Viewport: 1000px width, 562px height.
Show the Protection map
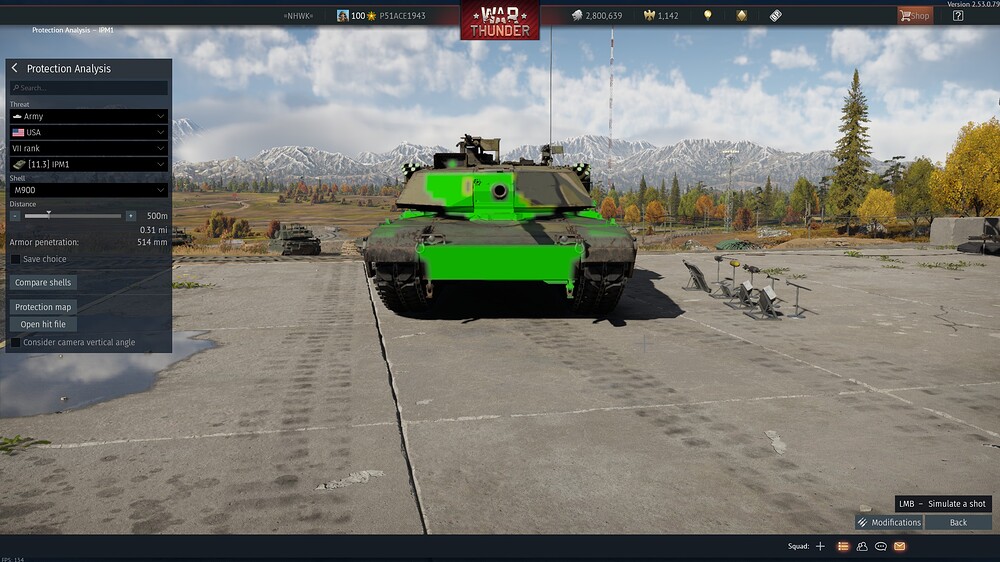pos(43,307)
